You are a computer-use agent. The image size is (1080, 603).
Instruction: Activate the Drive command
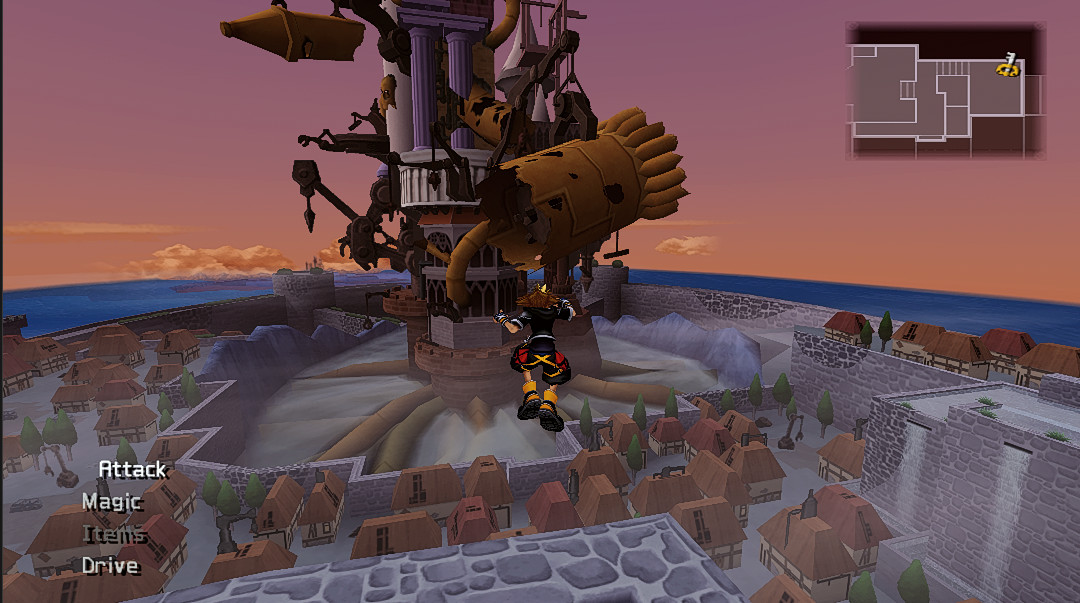pyautogui.click(x=110, y=566)
